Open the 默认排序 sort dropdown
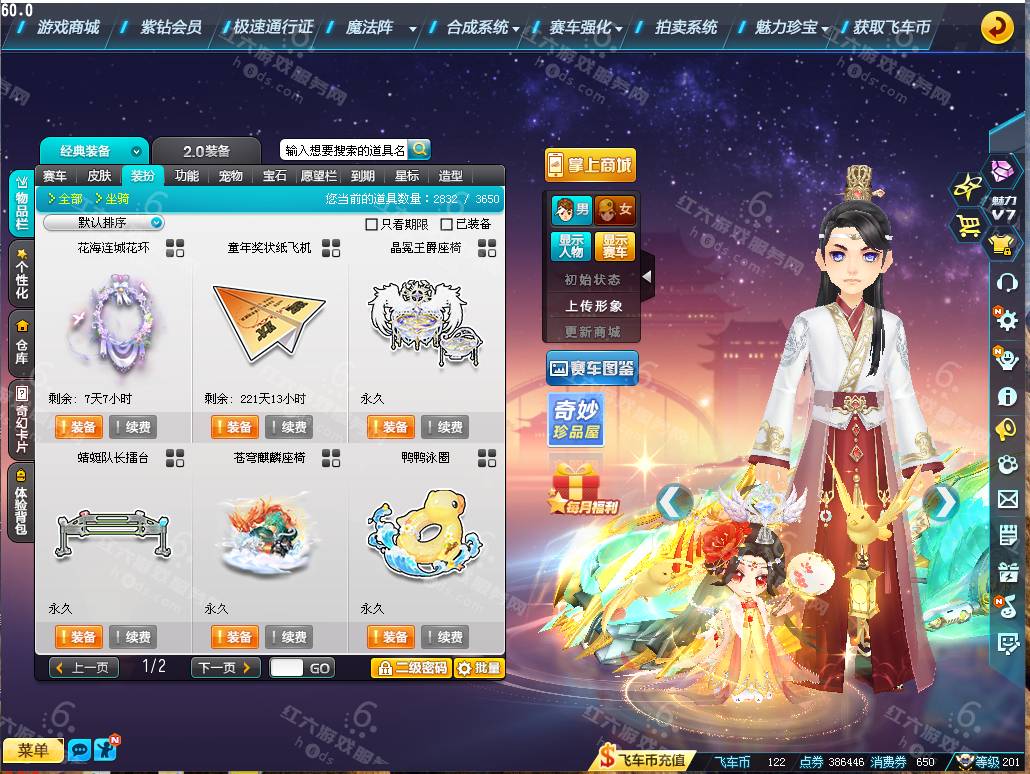The height and width of the screenshot is (774, 1030). coord(104,223)
